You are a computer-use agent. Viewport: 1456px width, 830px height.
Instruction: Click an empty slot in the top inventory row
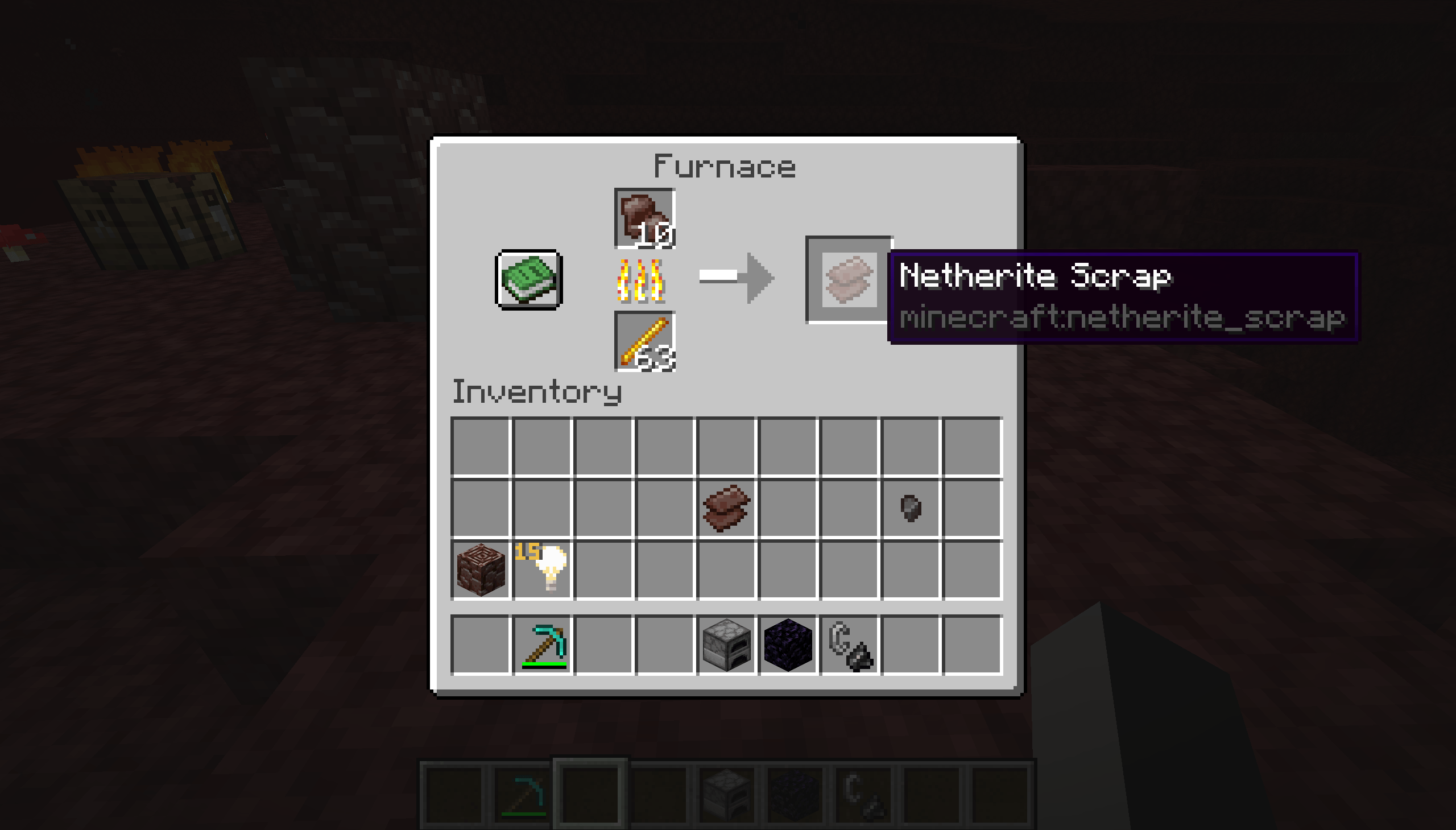pyautogui.click(x=604, y=446)
